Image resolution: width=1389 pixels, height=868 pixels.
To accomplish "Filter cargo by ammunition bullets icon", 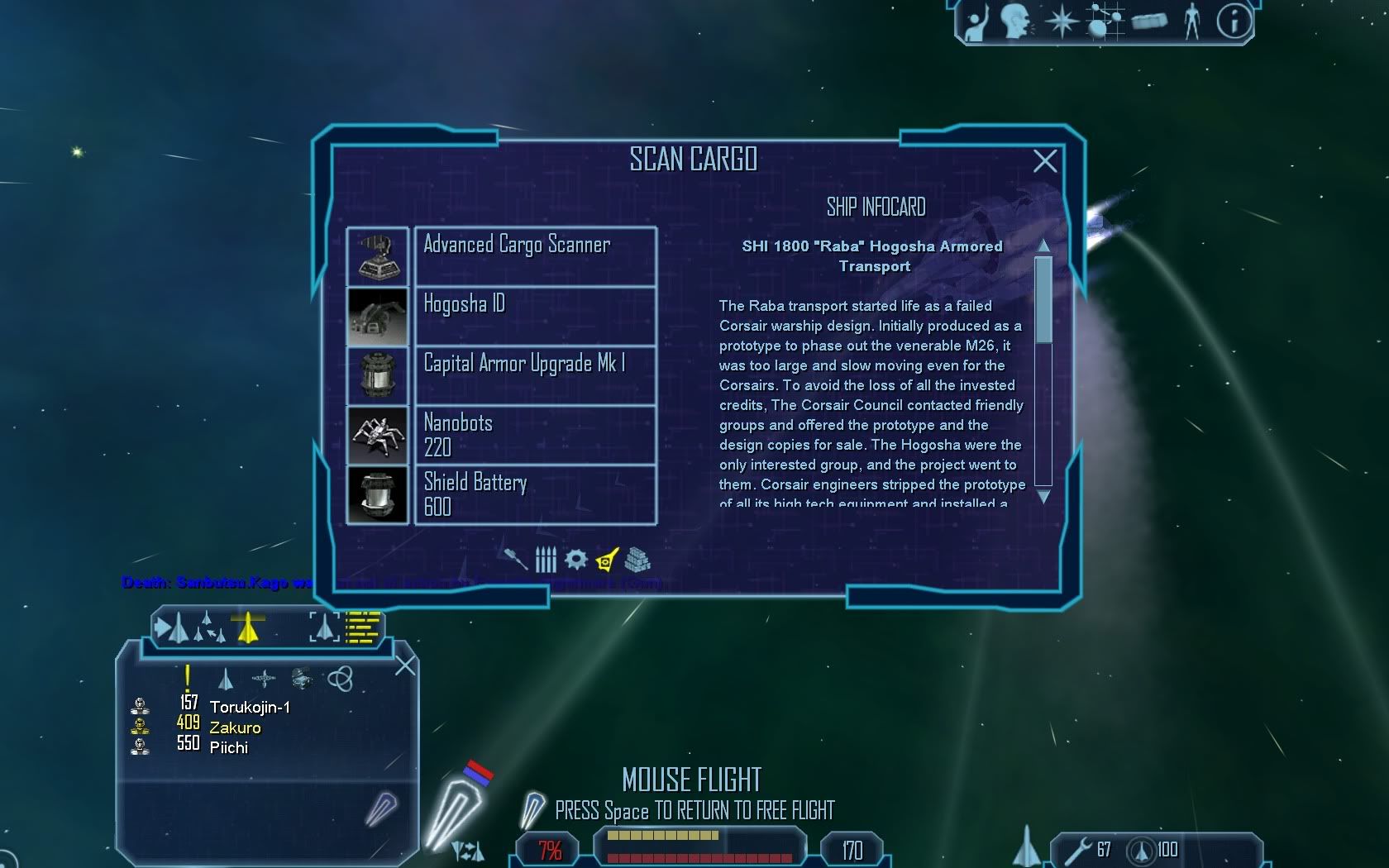I will (546, 560).
